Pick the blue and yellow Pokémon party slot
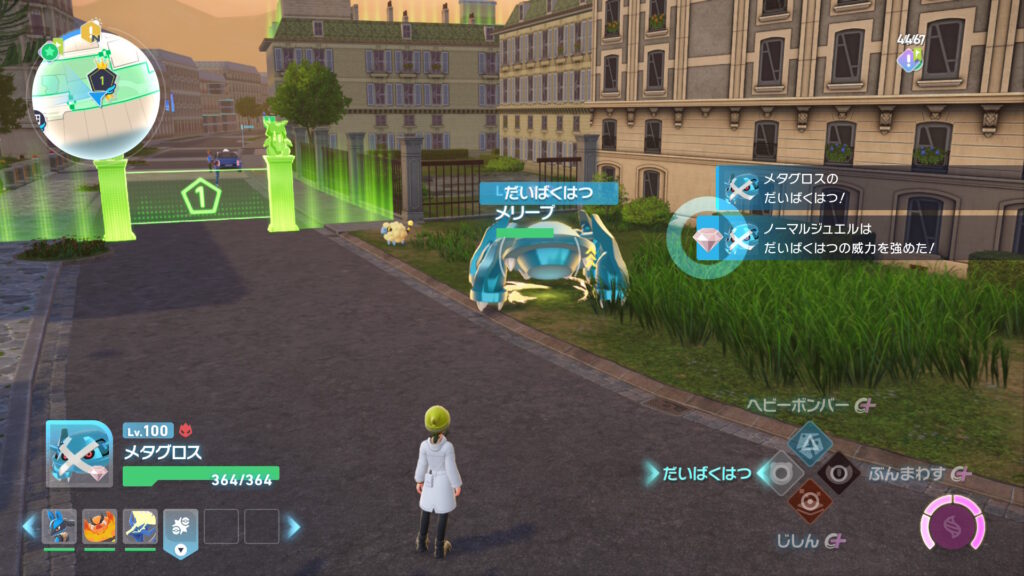Image resolution: width=1024 pixels, height=576 pixels. [x=141, y=527]
